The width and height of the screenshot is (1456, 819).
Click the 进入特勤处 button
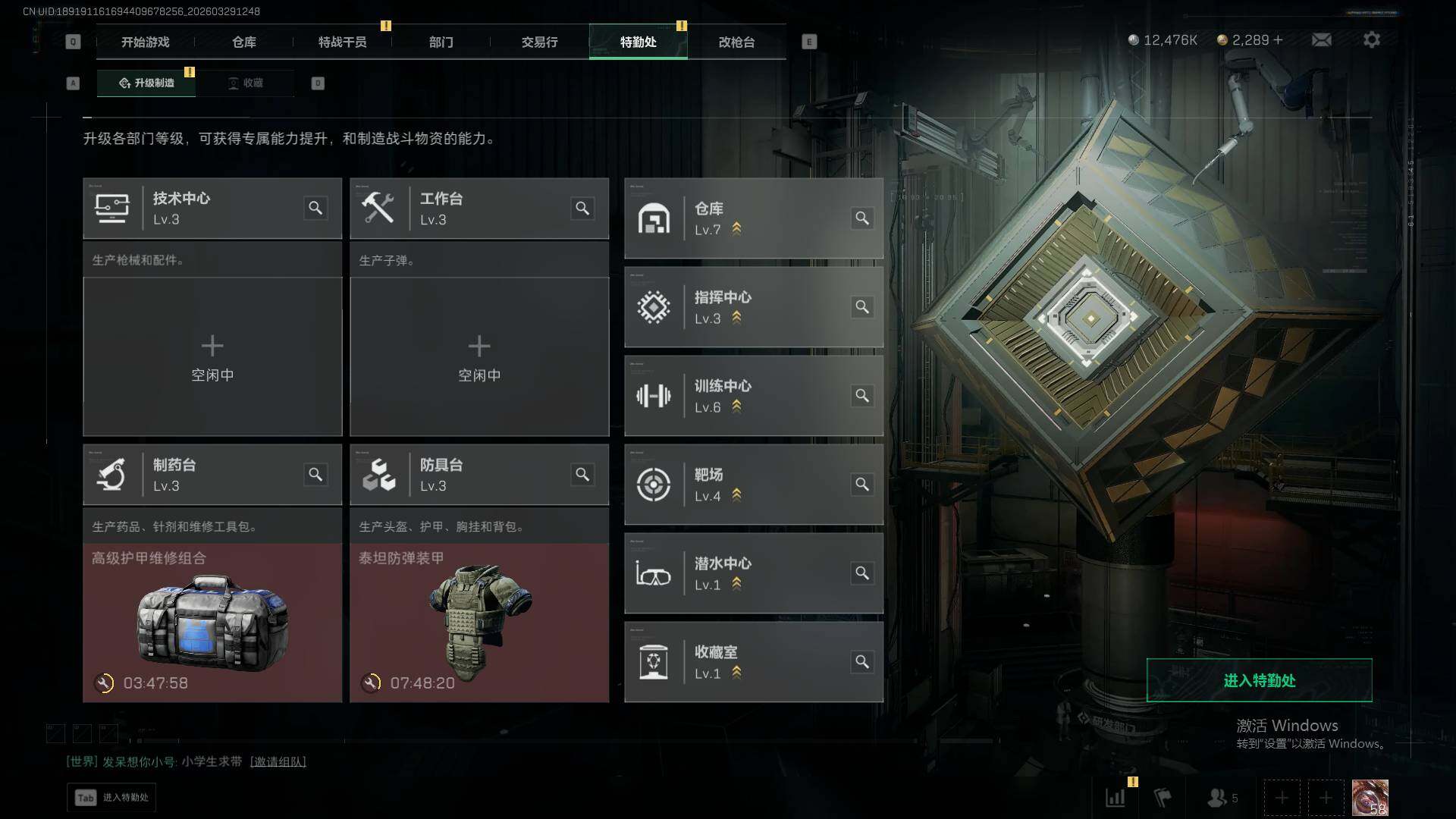1259,680
